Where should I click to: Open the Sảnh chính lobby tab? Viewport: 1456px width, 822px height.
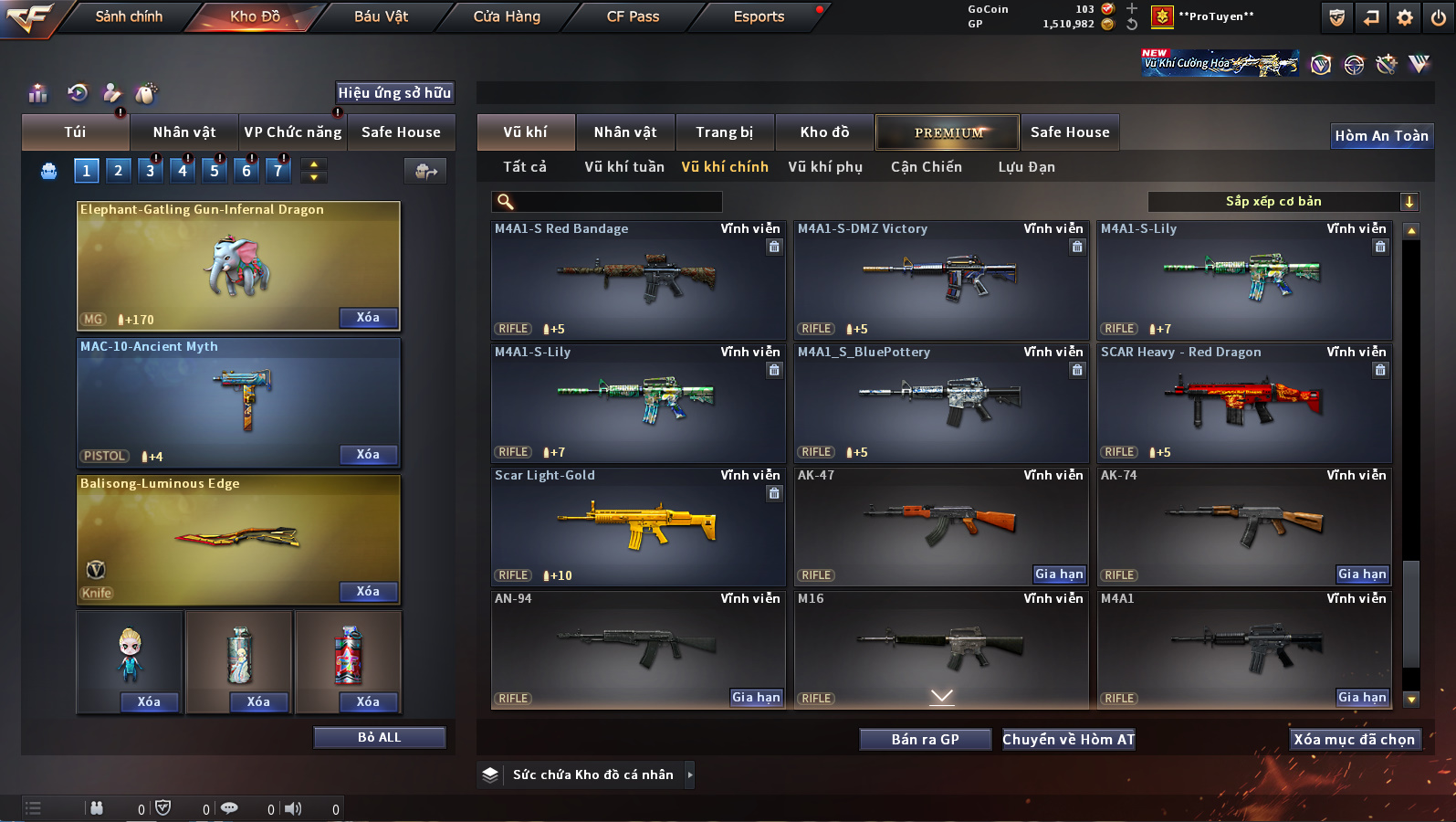coord(129,16)
